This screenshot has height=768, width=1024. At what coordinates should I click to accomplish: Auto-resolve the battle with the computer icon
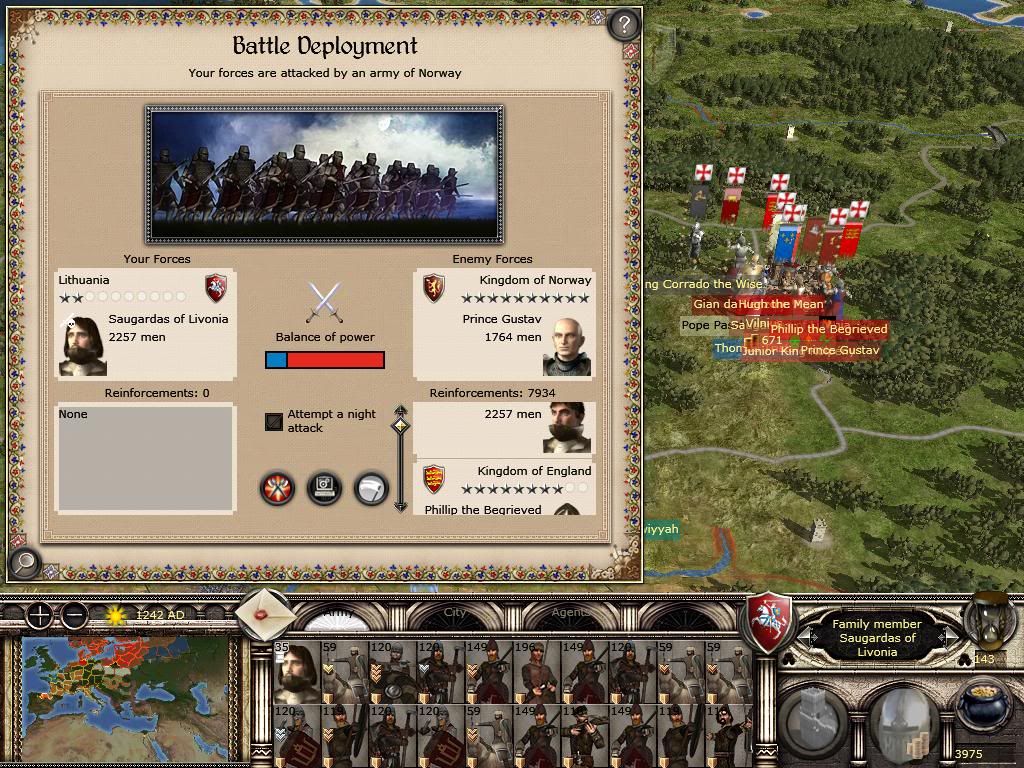pos(324,488)
